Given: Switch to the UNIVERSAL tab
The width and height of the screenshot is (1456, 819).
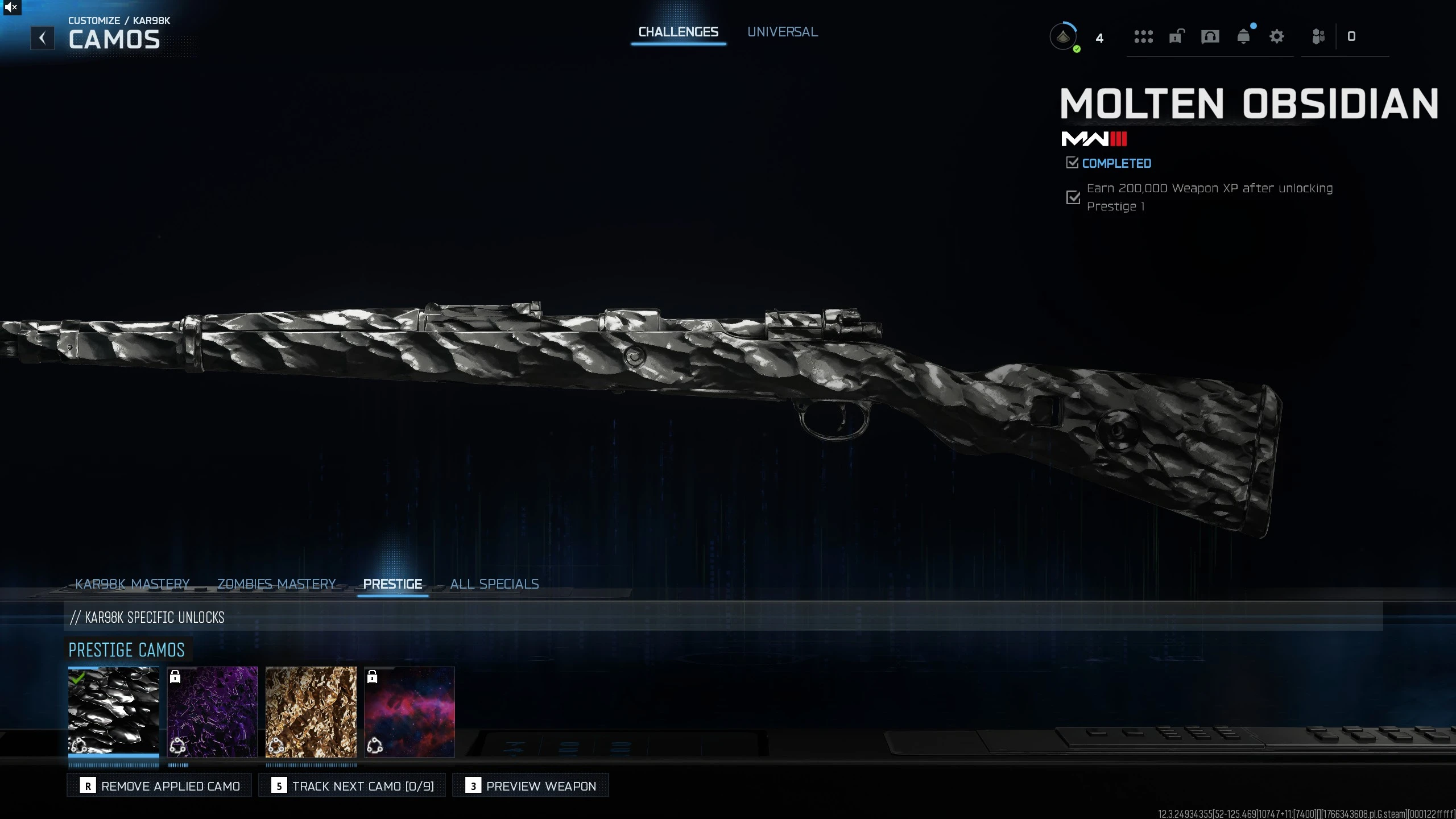Looking at the screenshot, I should click(x=783, y=31).
